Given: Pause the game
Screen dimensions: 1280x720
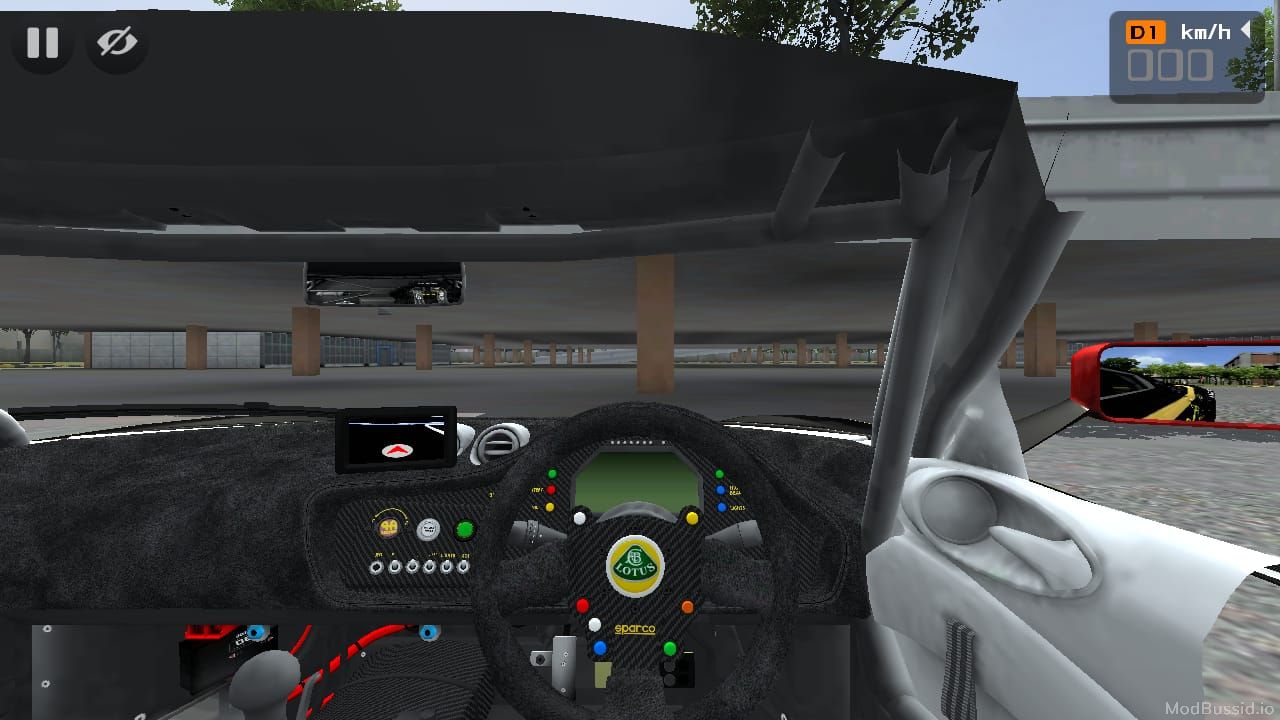Looking at the screenshot, I should click(40, 42).
